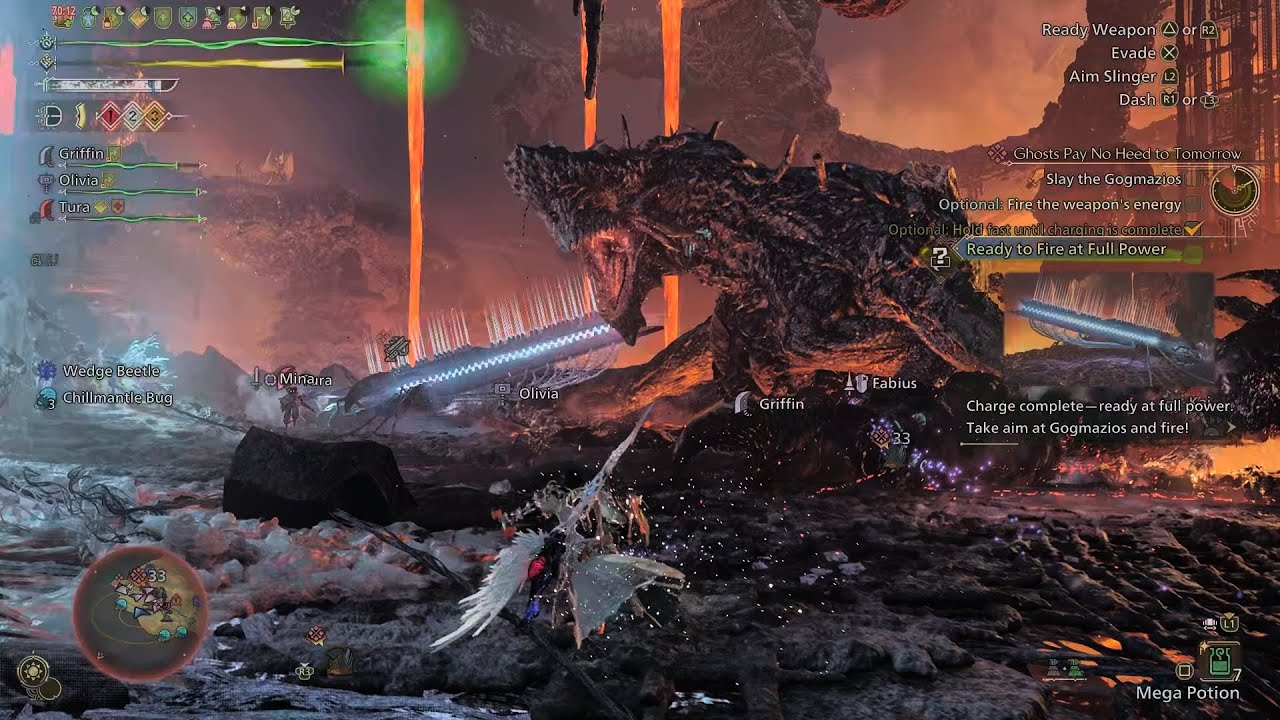This screenshot has width=1280, height=720.
Task: Select the Chillmantle Bug entry
Action: (x=117, y=398)
